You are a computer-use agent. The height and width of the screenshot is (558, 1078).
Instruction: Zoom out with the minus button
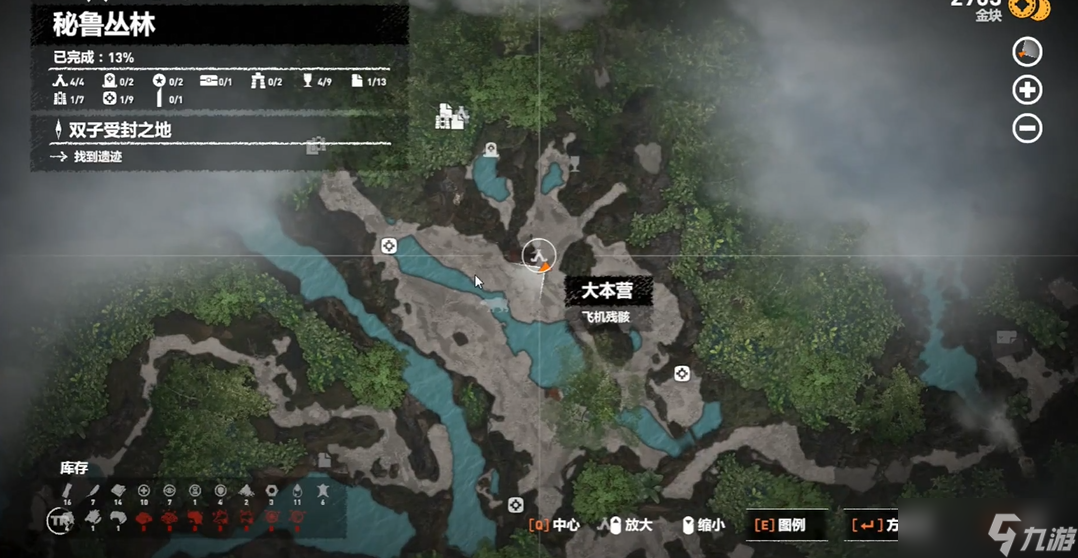click(1027, 128)
